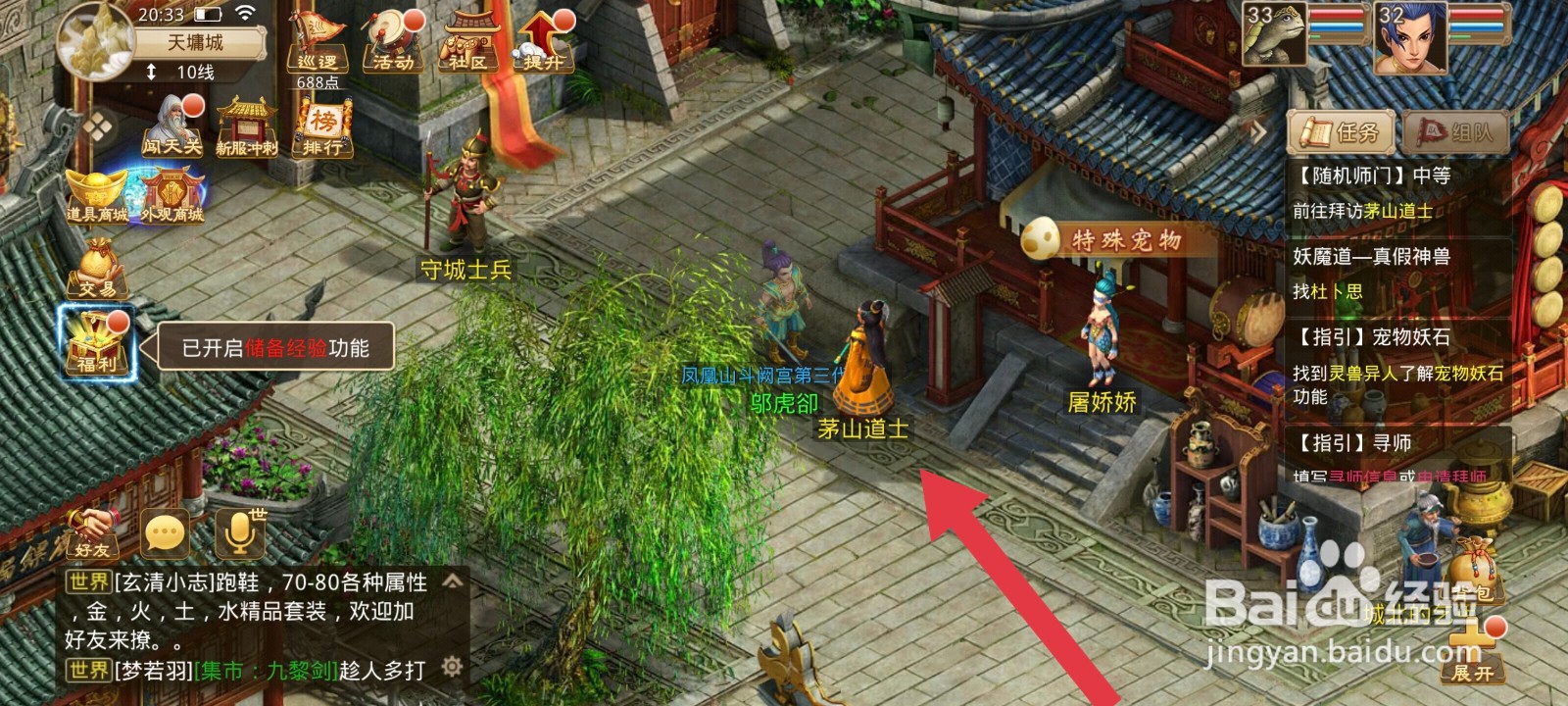This screenshot has height=706, width=1568.
Task: Select the 任务 quest tab
Action: [1341, 131]
